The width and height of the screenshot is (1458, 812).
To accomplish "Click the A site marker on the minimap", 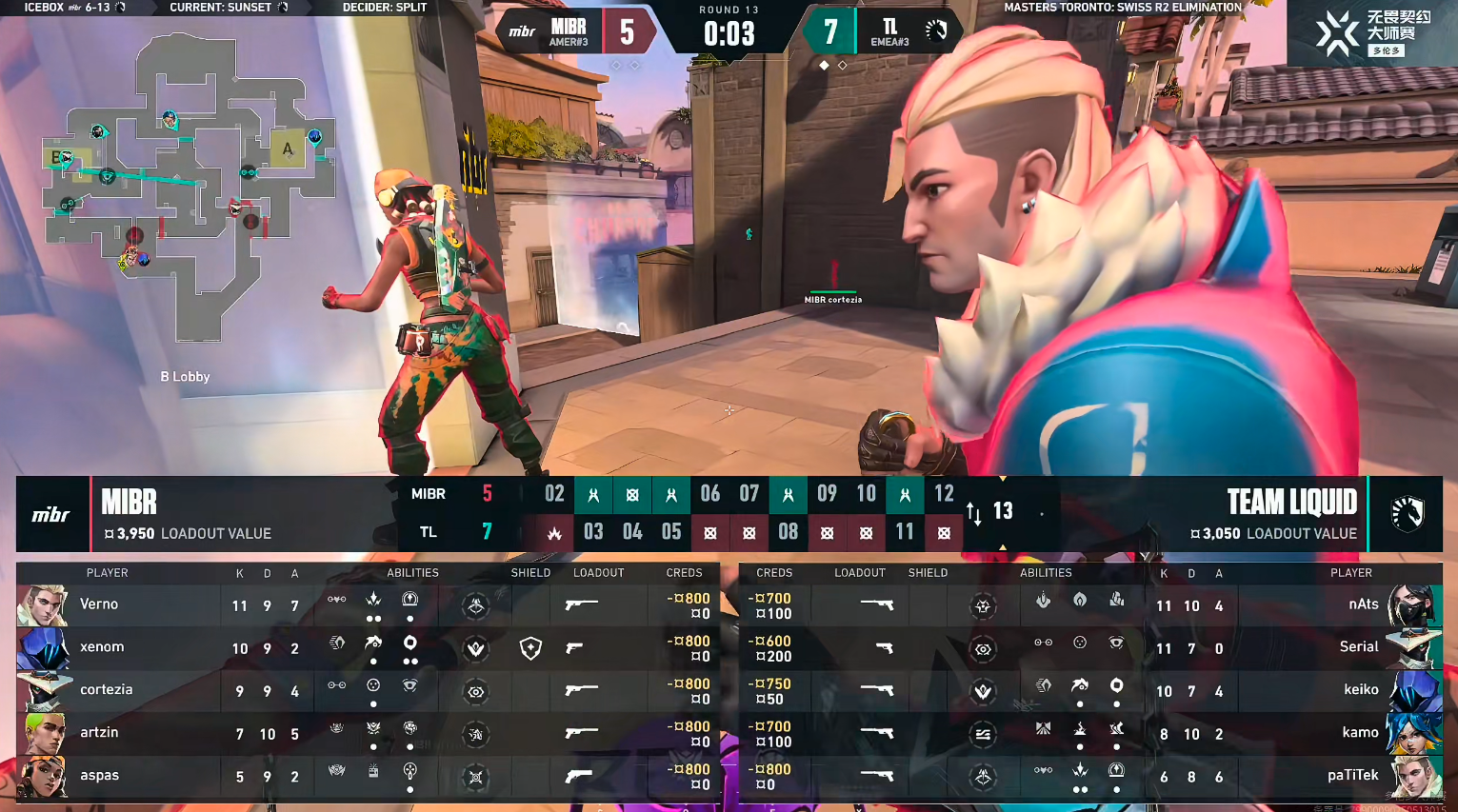I will (x=288, y=149).
